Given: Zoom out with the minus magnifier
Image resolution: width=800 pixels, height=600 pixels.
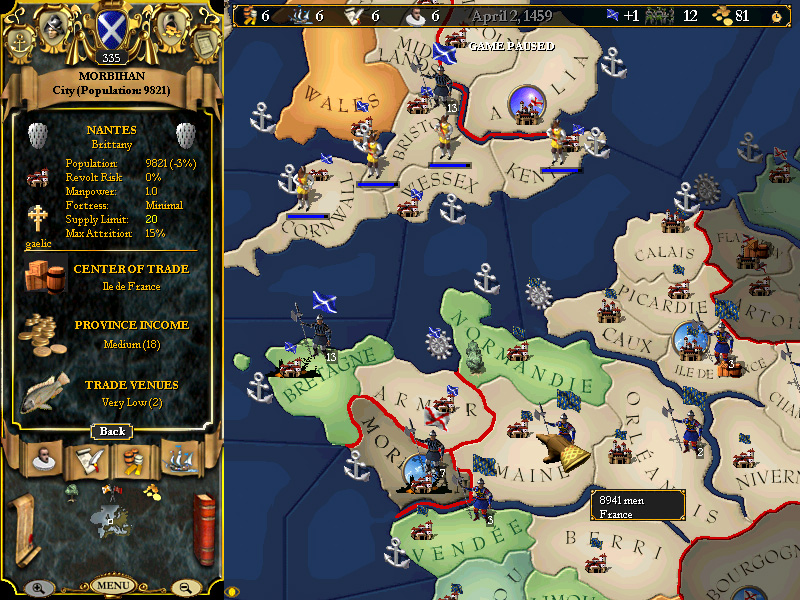Looking at the screenshot, I should pyautogui.click(x=186, y=588).
